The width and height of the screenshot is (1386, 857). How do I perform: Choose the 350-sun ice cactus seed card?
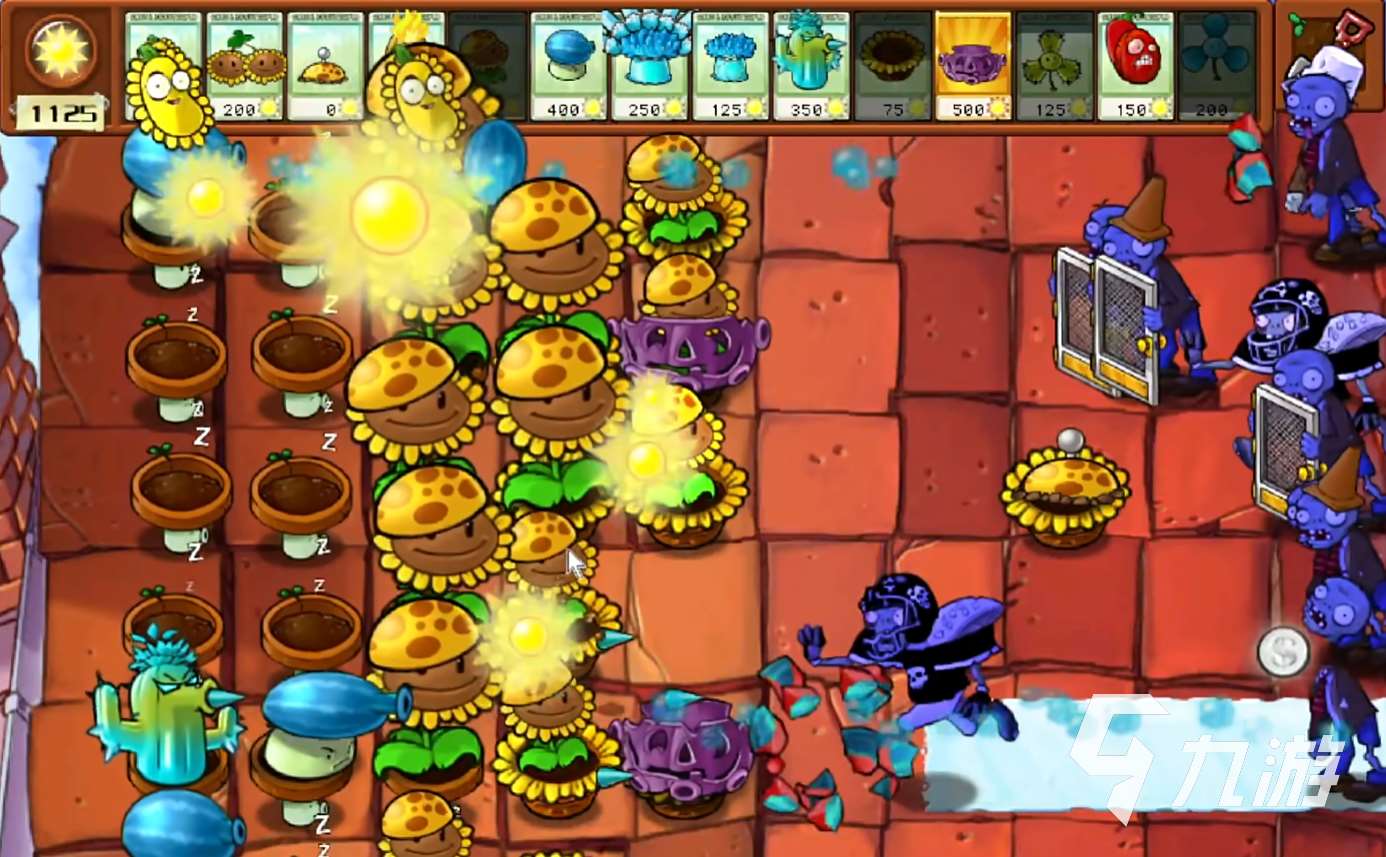[x=812, y=65]
